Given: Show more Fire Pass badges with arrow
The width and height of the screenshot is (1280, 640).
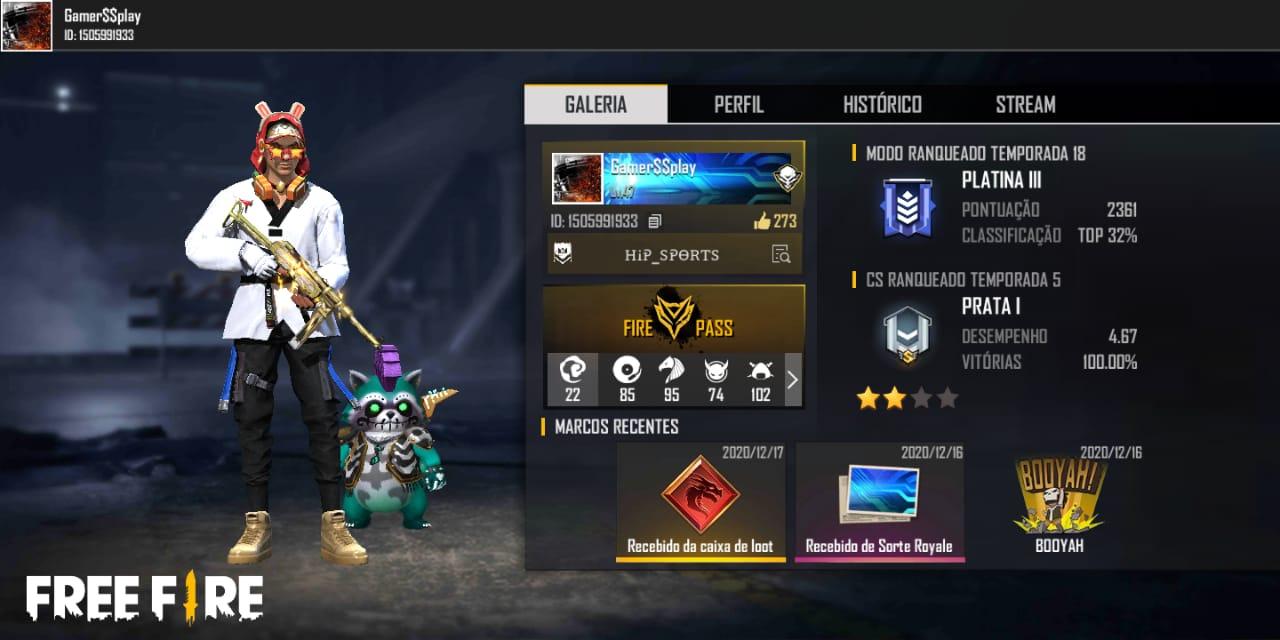Looking at the screenshot, I should [x=793, y=379].
